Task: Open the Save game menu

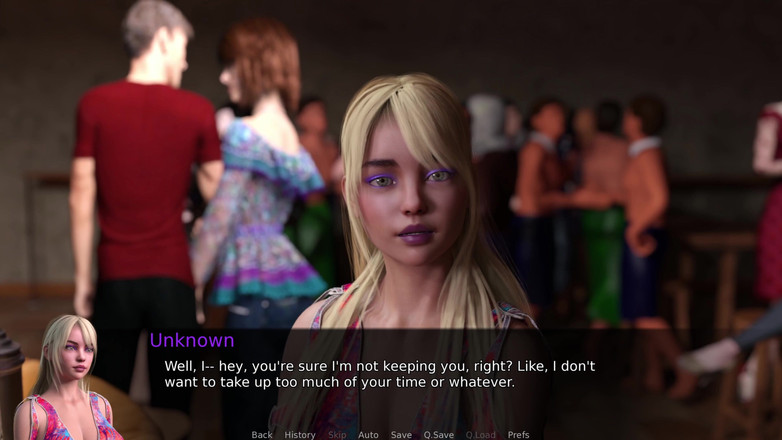Action: pos(401,435)
